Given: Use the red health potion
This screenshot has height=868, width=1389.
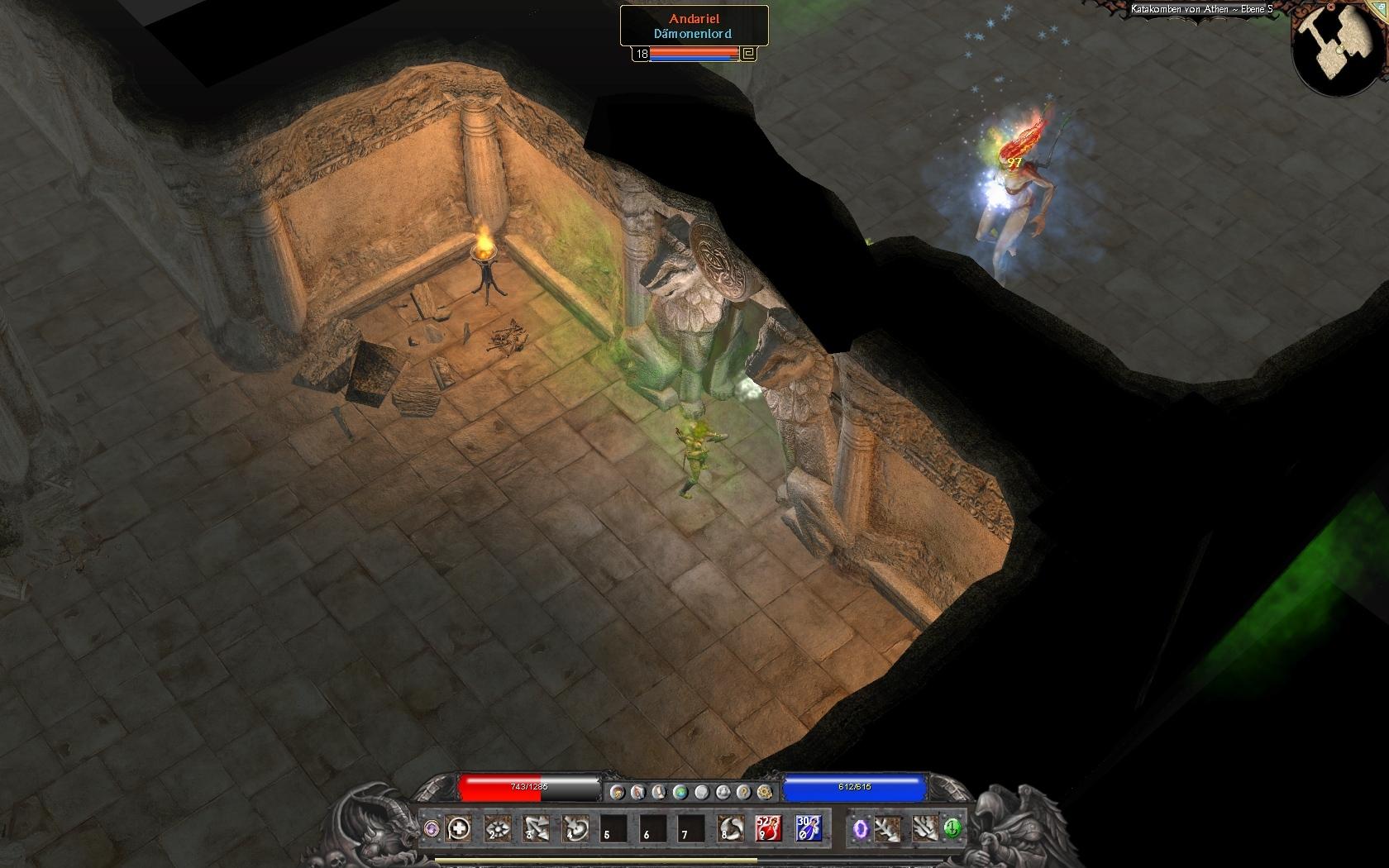Looking at the screenshot, I should click(768, 827).
